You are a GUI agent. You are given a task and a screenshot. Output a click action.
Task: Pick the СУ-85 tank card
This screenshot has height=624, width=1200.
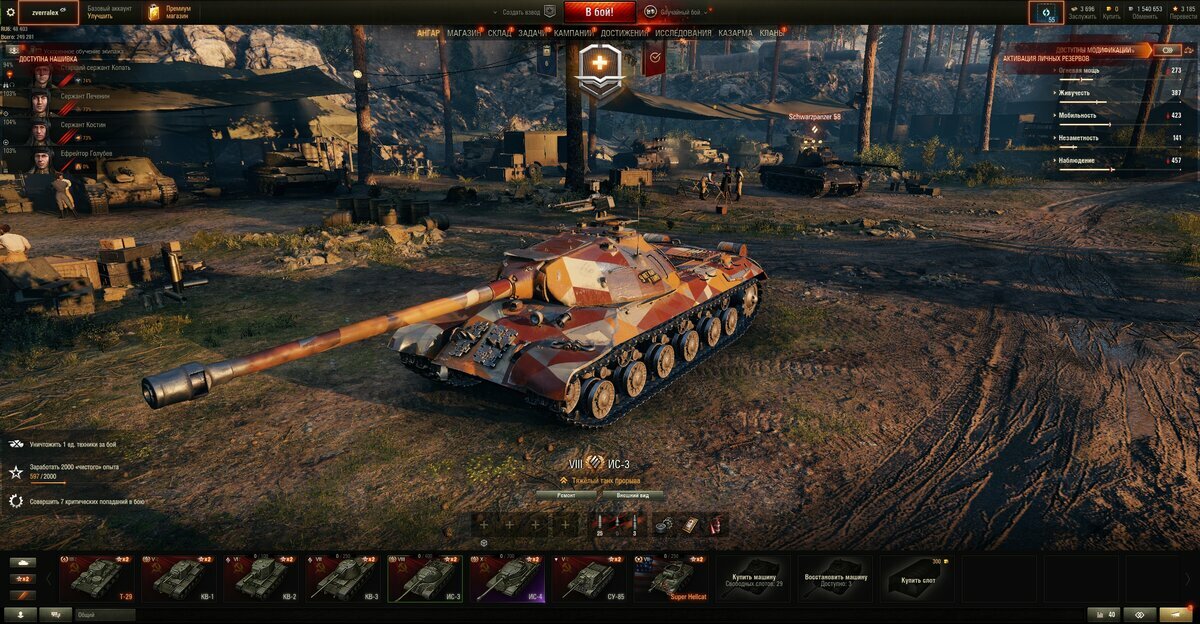coord(590,578)
